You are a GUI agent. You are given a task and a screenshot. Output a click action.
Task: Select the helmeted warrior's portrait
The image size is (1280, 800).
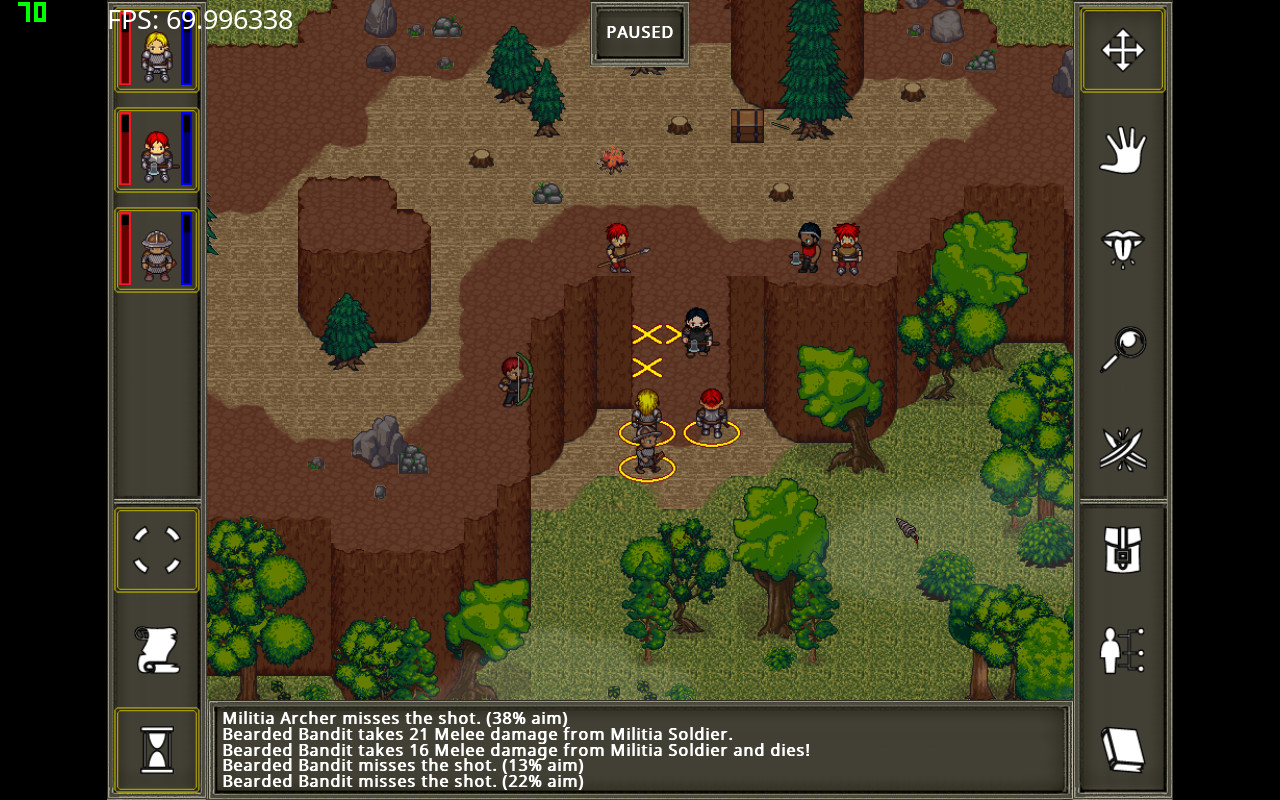point(156,248)
